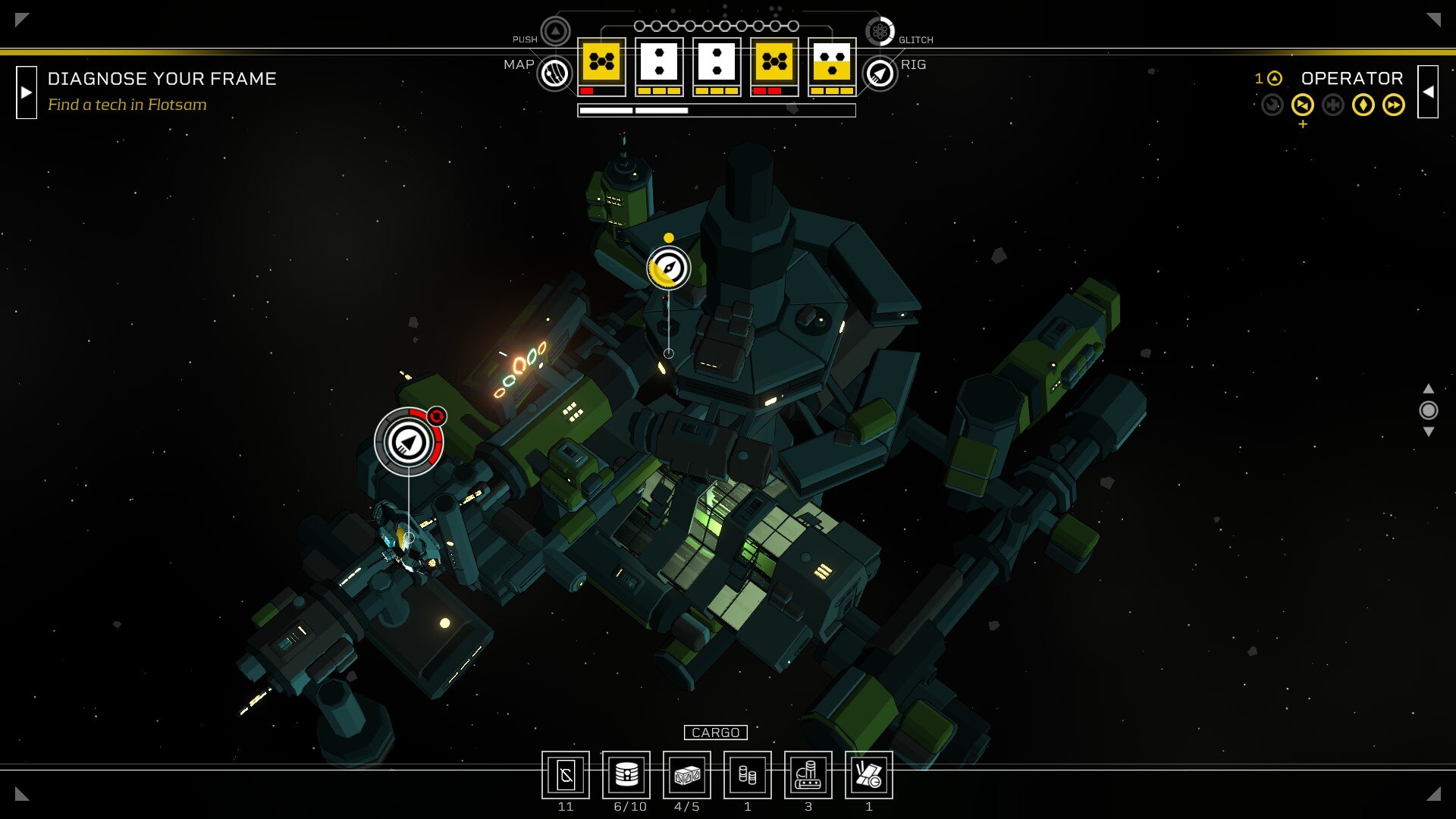The image size is (1456, 819).
Task: Click the ship marker with red ring
Action: pos(409,442)
